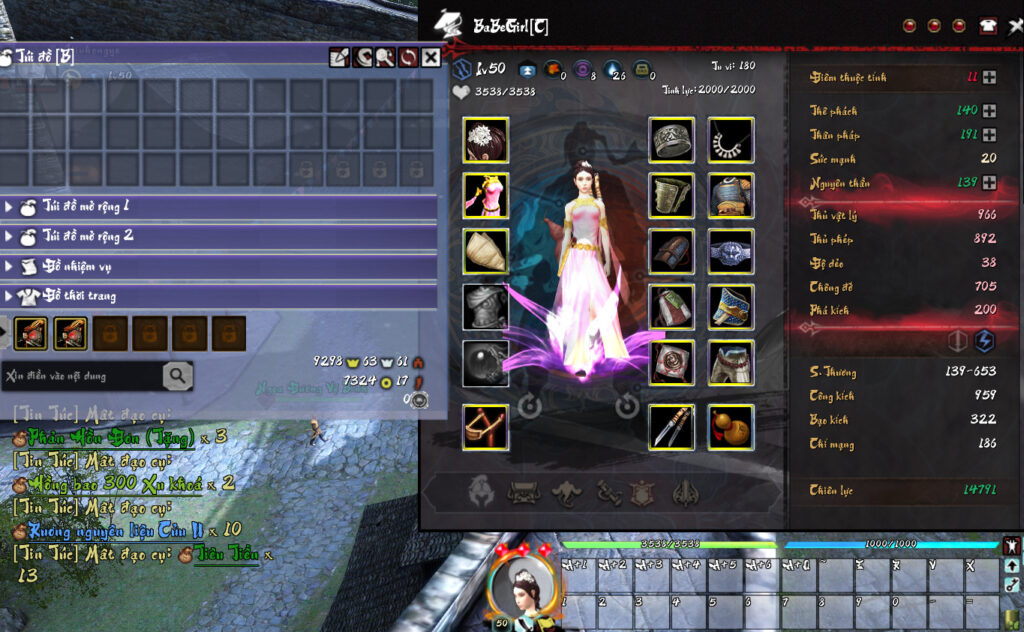Select the necklace equipment slot
Screen dimensions: 1024x632
[731, 140]
